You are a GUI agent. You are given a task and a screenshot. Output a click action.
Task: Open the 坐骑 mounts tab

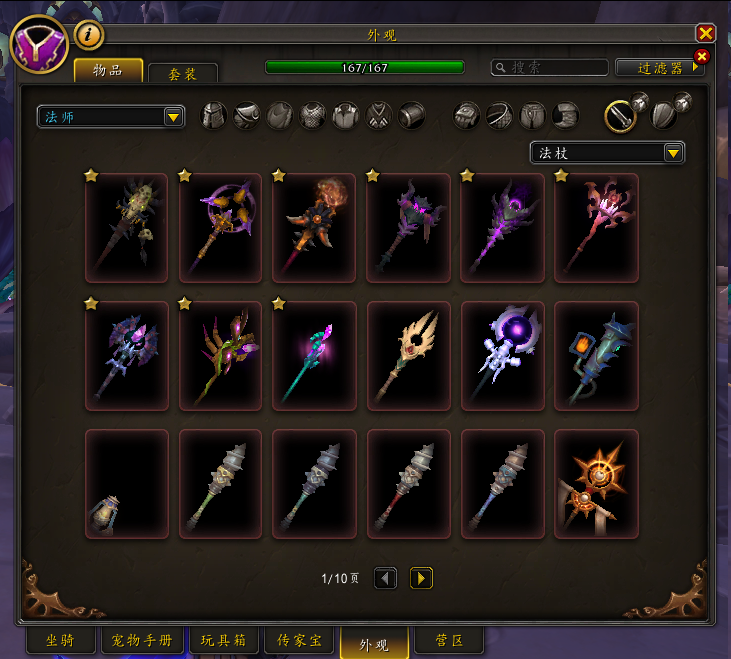pos(60,640)
